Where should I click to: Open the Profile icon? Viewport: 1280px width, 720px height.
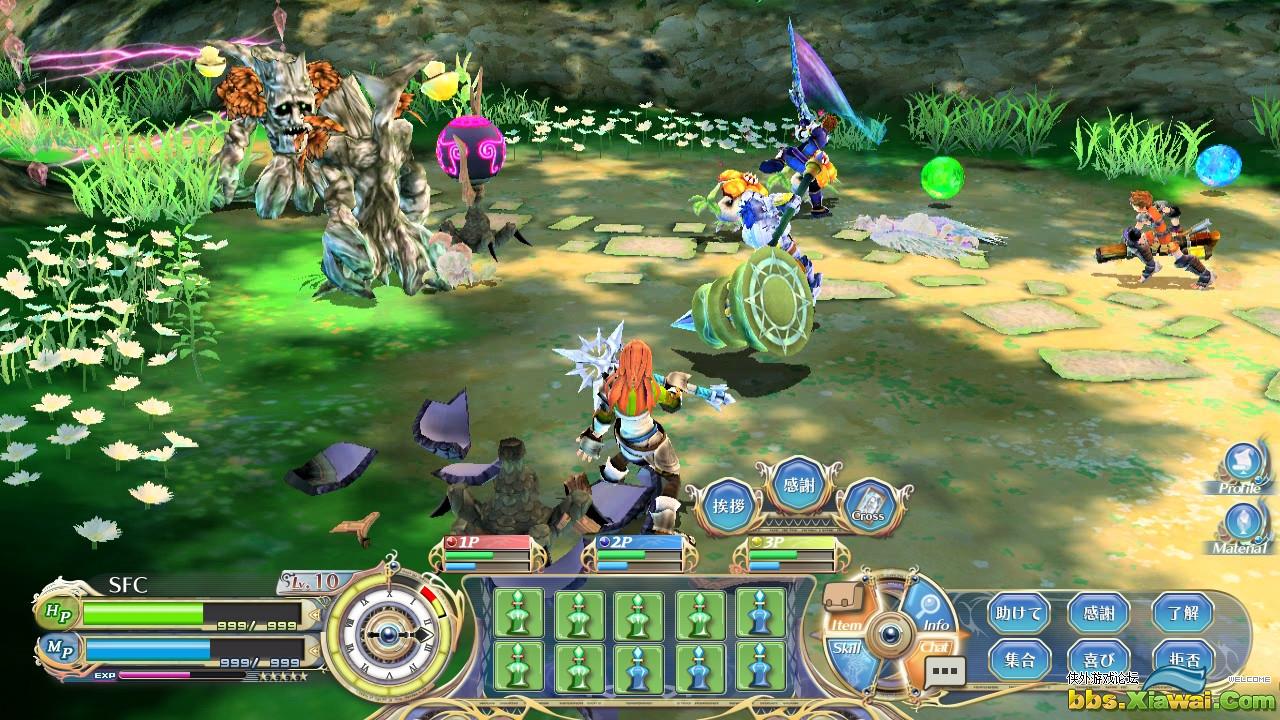[1244, 468]
